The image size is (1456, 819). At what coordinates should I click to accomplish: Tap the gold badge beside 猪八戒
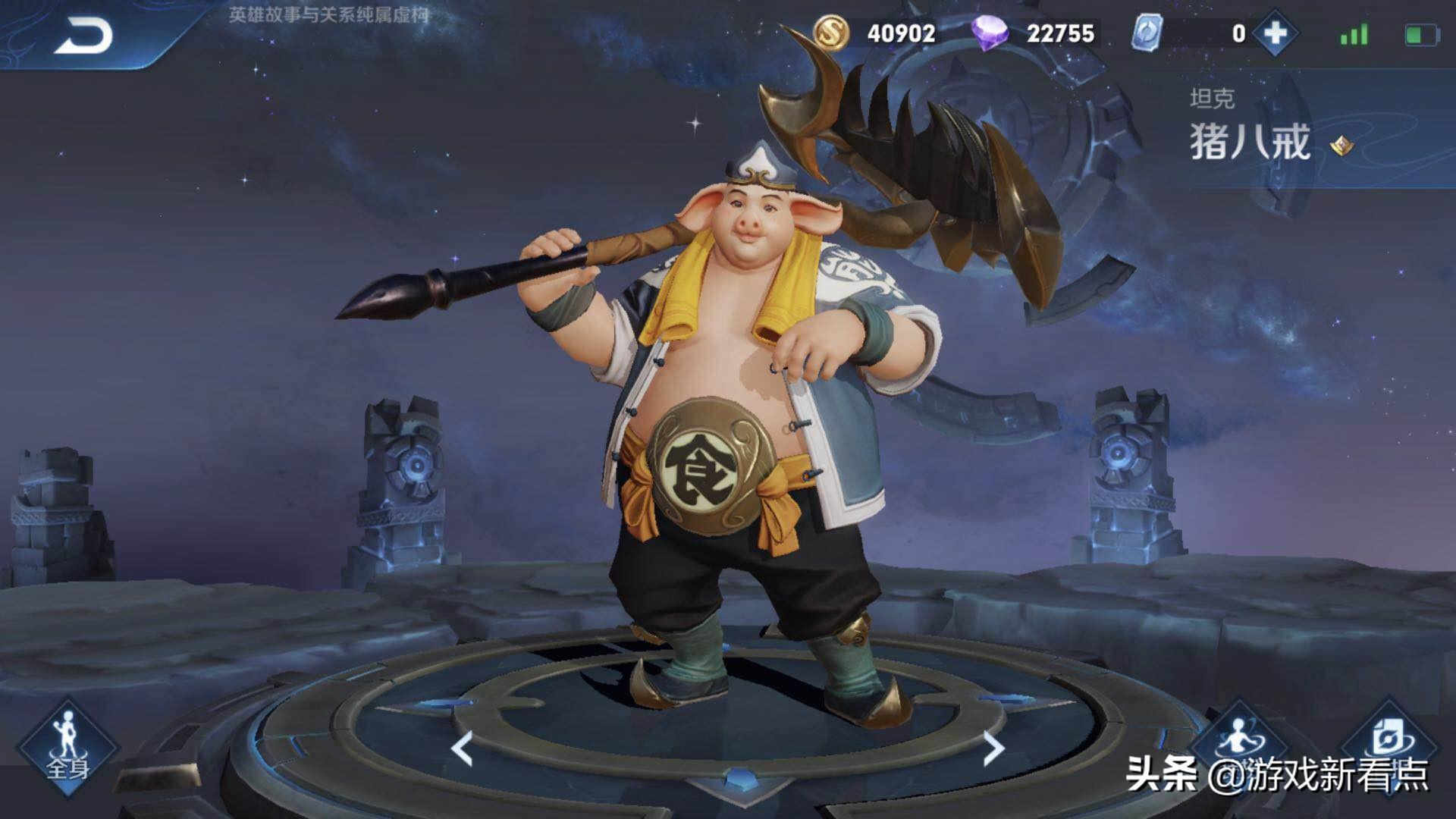pos(1341,145)
